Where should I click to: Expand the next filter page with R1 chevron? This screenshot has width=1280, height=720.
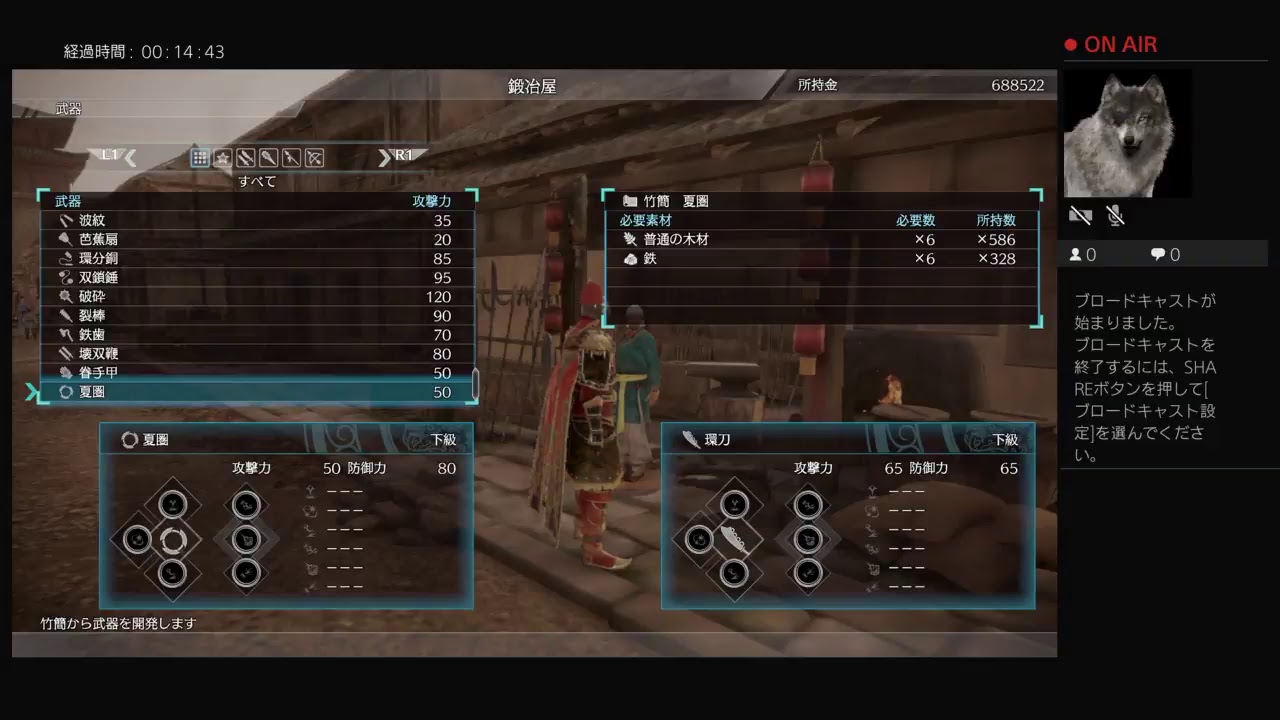[385, 156]
